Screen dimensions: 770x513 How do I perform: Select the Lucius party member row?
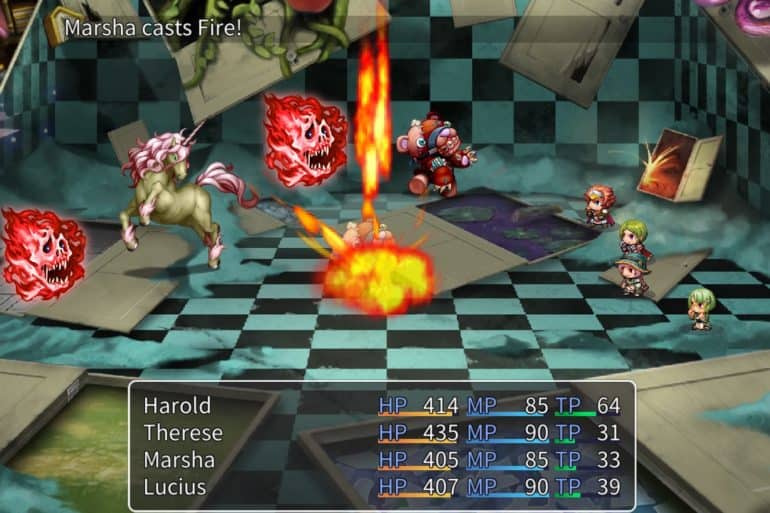[175, 487]
